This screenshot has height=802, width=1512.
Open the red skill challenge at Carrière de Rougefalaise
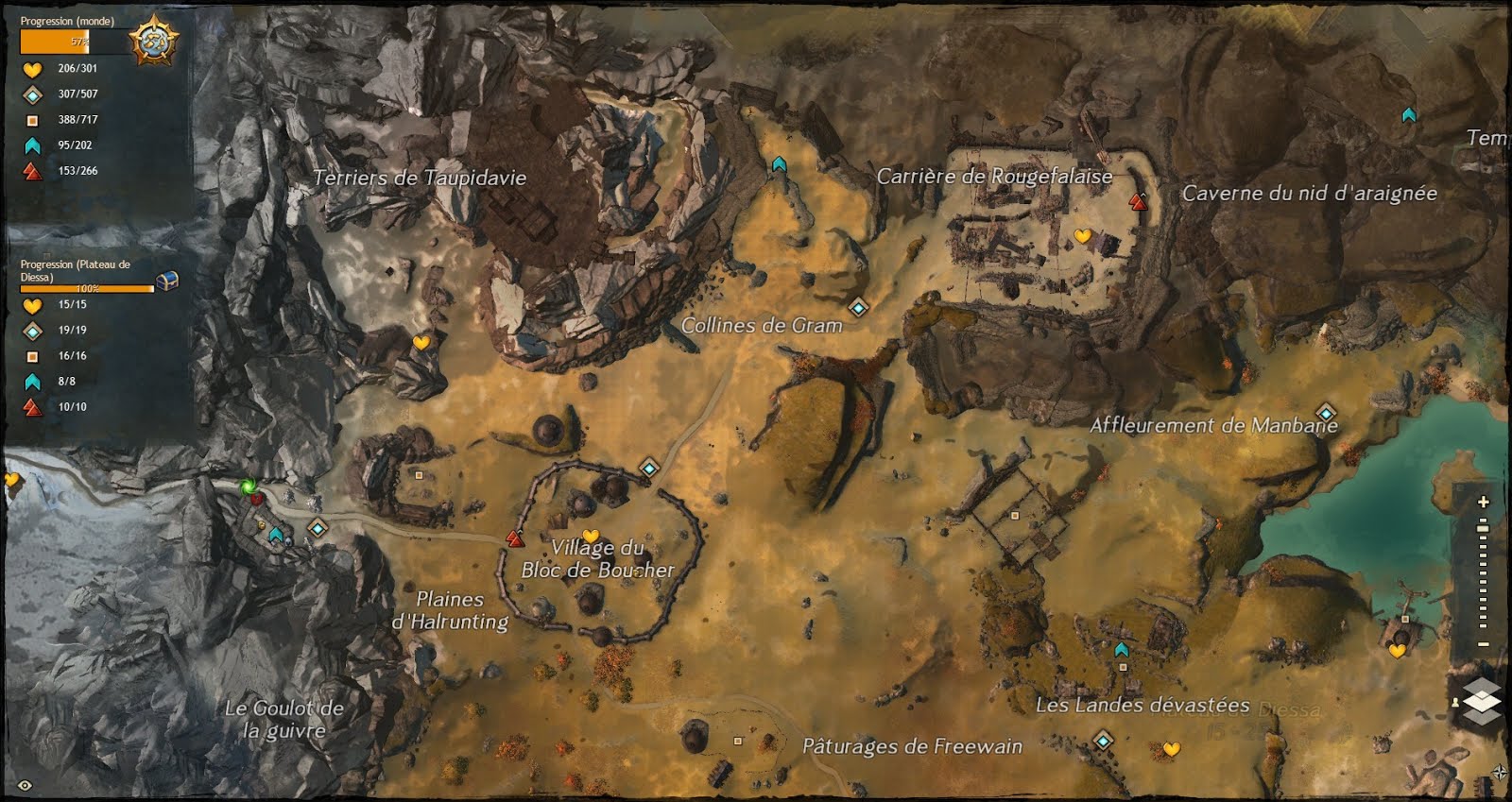[1136, 200]
